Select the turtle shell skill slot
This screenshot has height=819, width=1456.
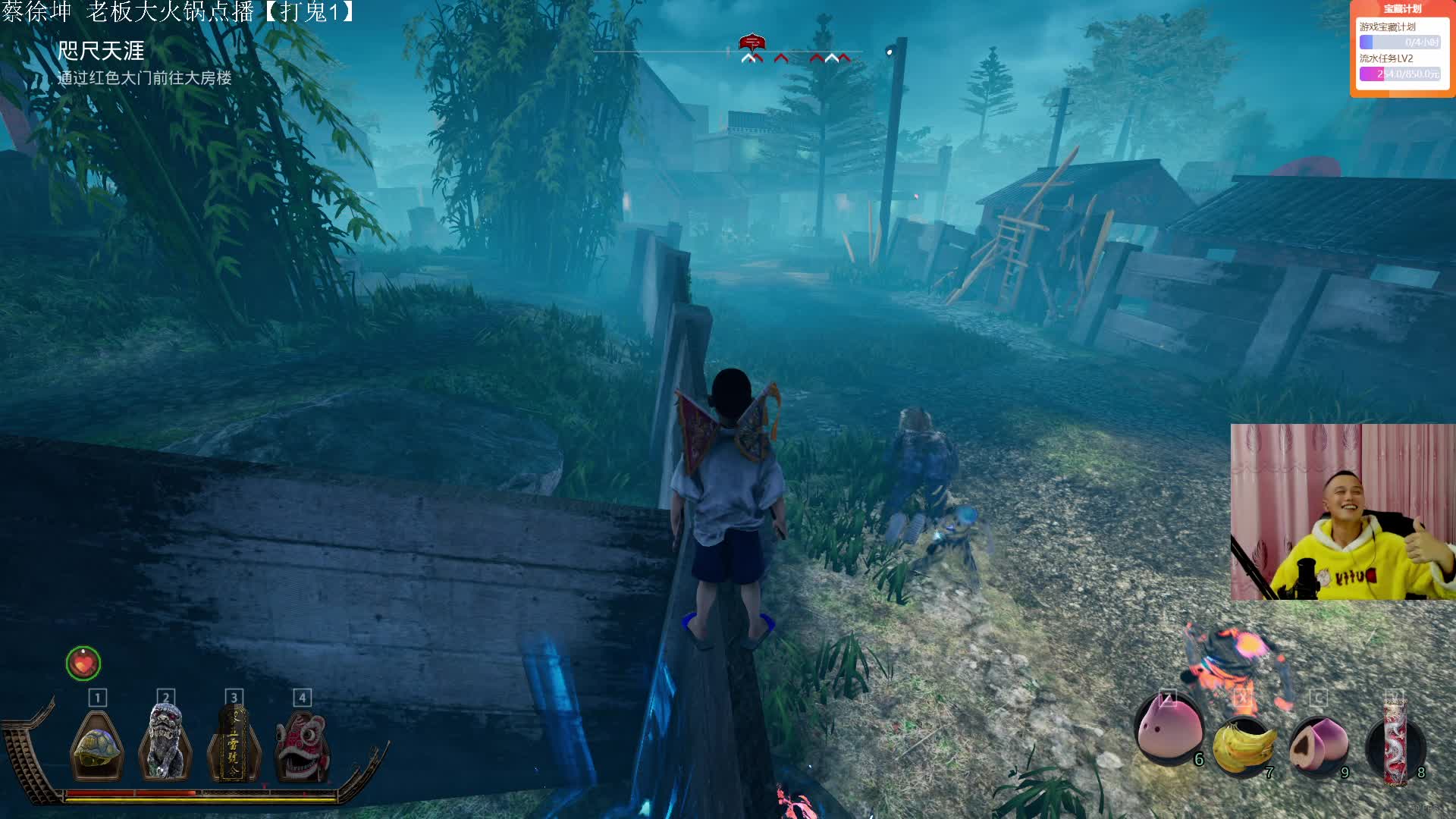(97, 747)
